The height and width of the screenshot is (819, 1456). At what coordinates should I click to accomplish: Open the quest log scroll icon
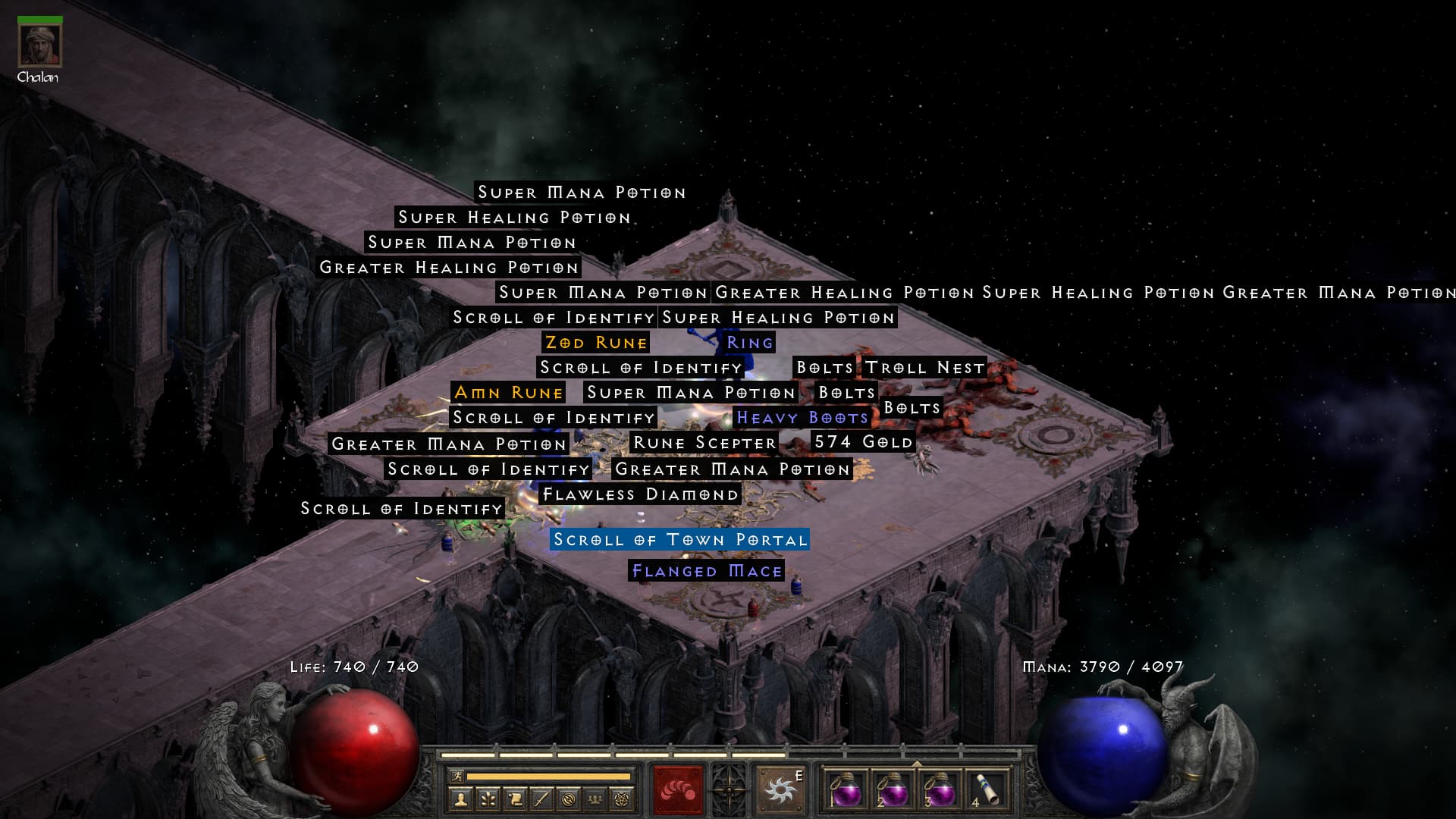point(515,799)
